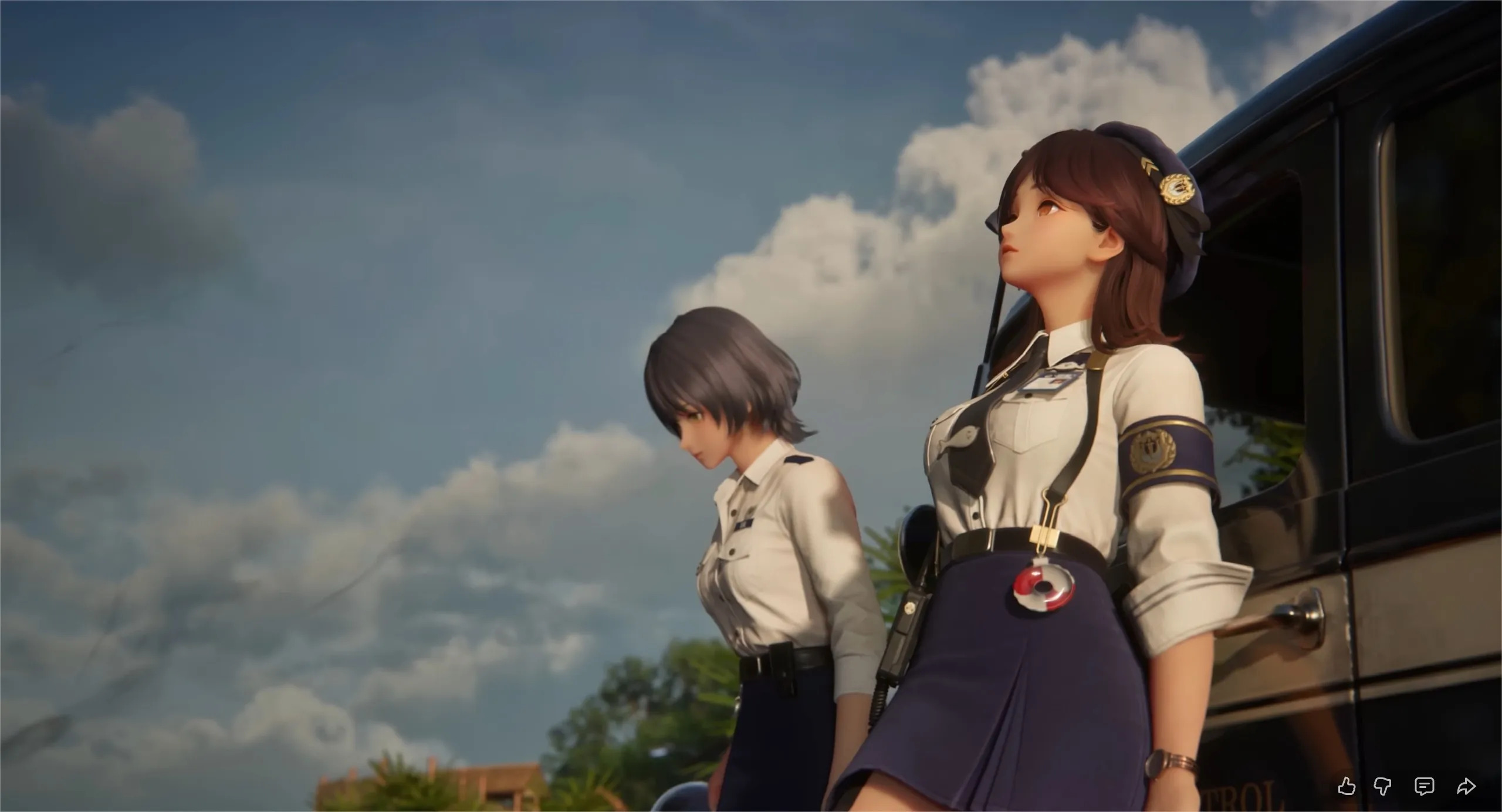Like the video with the thumbs-up icon
Image resolution: width=1502 pixels, height=812 pixels.
[x=1347, y=787]
